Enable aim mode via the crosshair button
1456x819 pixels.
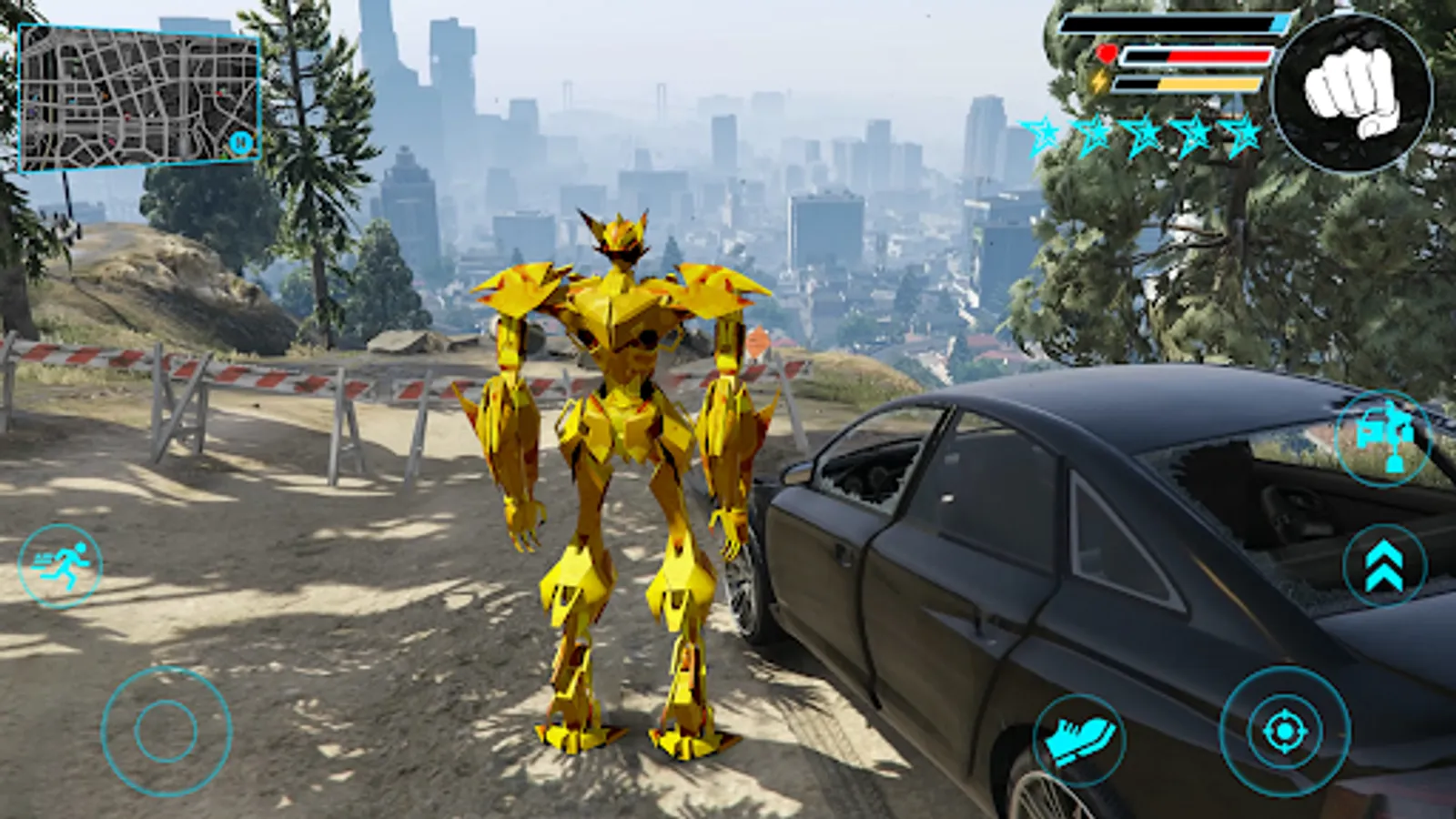[x=1284, y=728]
